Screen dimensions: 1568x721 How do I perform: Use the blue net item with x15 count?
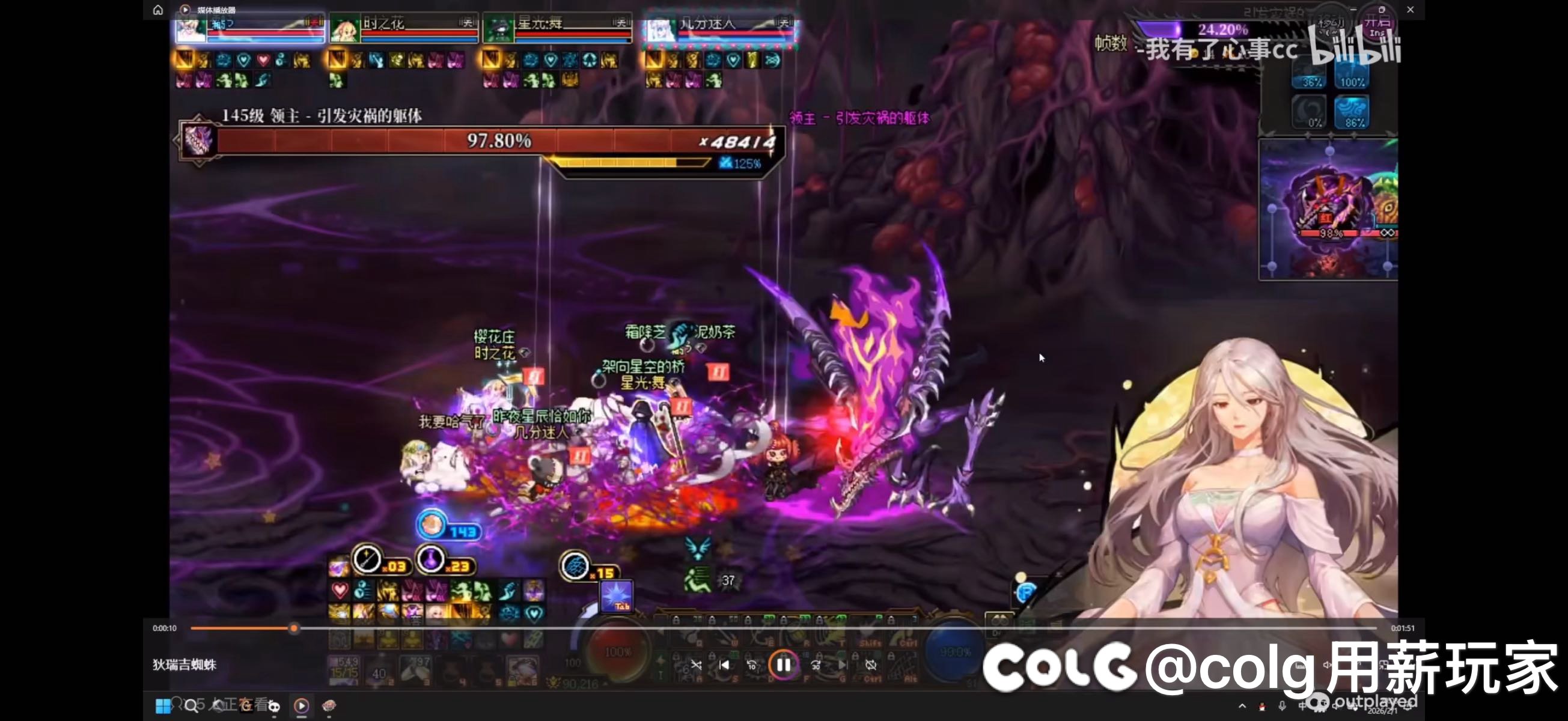(575, 566)
